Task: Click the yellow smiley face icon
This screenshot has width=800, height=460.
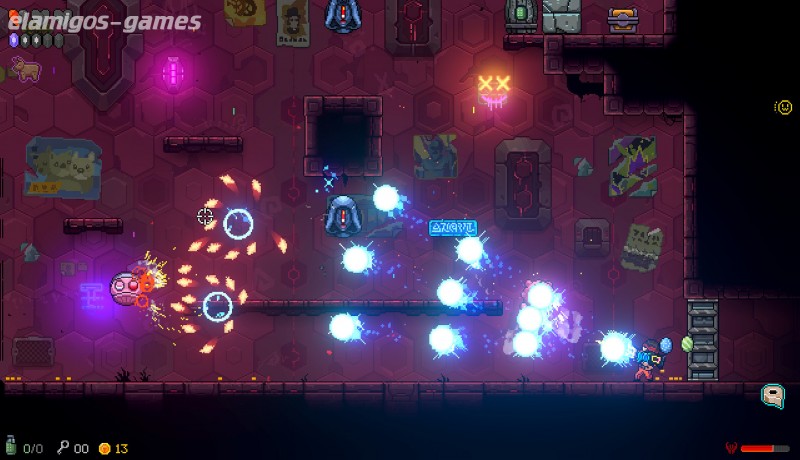Action: pos(784,107)
